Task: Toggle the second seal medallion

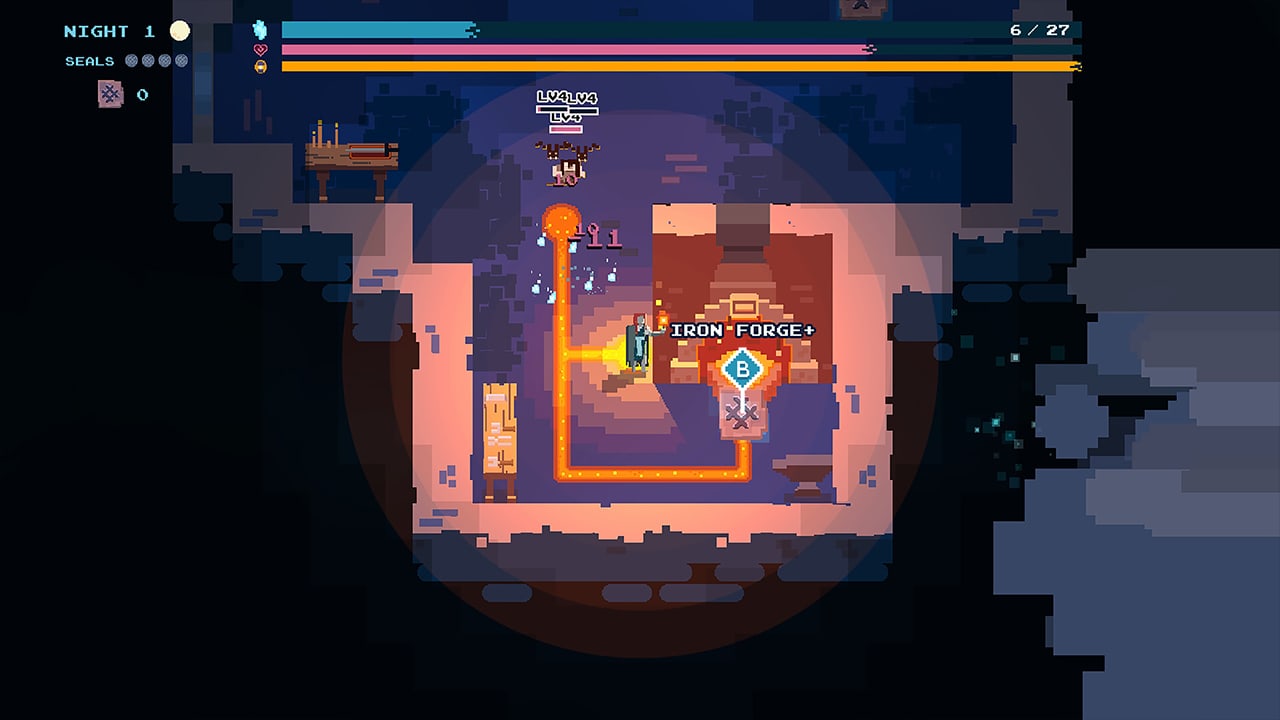Action: point(147,60)
